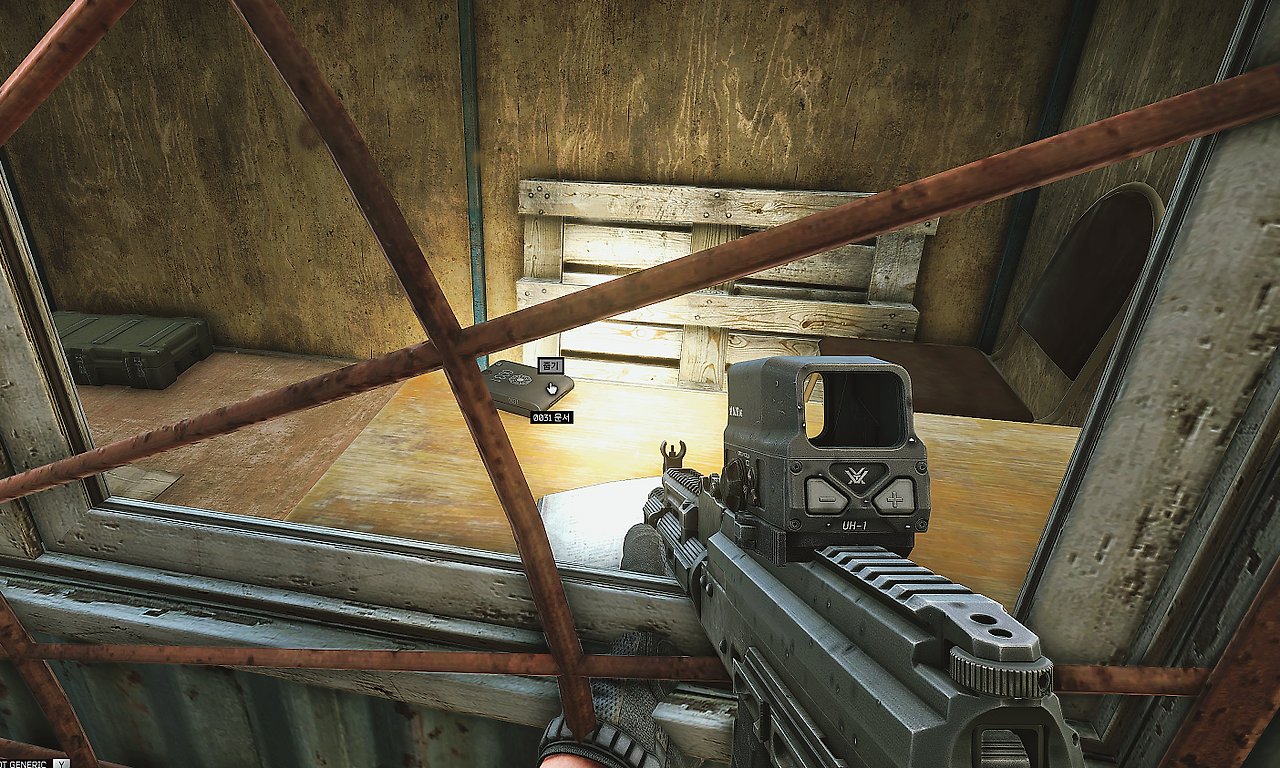Choose the 줍기 (pick up) action

click(550, 366)
